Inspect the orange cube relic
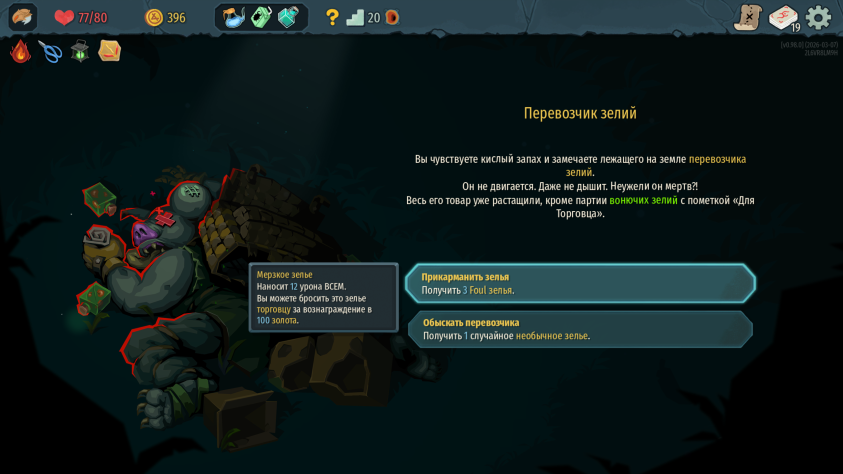The height and width of the screenshot is (474, 843). click(x=109, y=50)
